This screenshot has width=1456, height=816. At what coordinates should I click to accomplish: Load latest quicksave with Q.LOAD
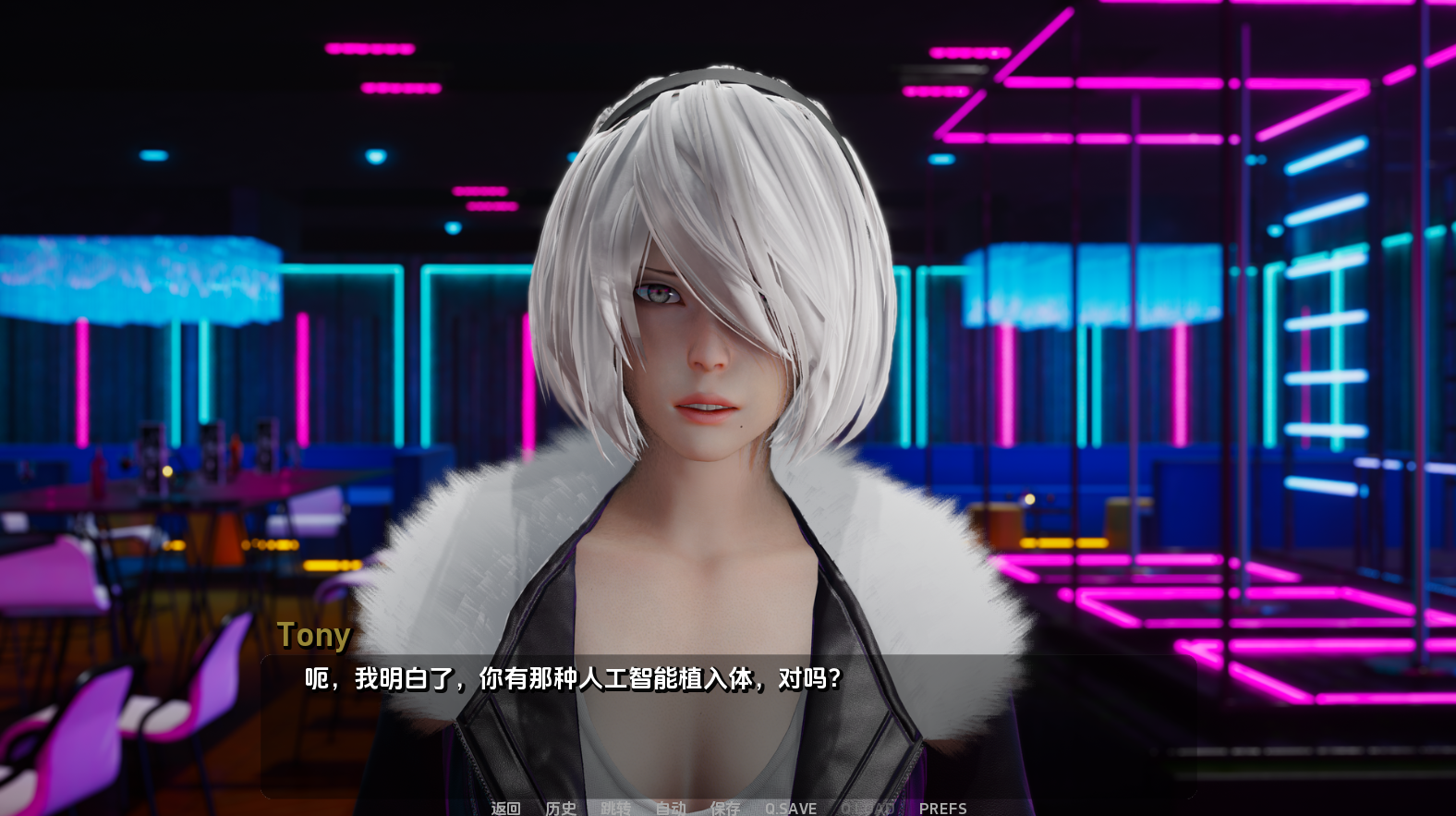(x=868, y=807)
